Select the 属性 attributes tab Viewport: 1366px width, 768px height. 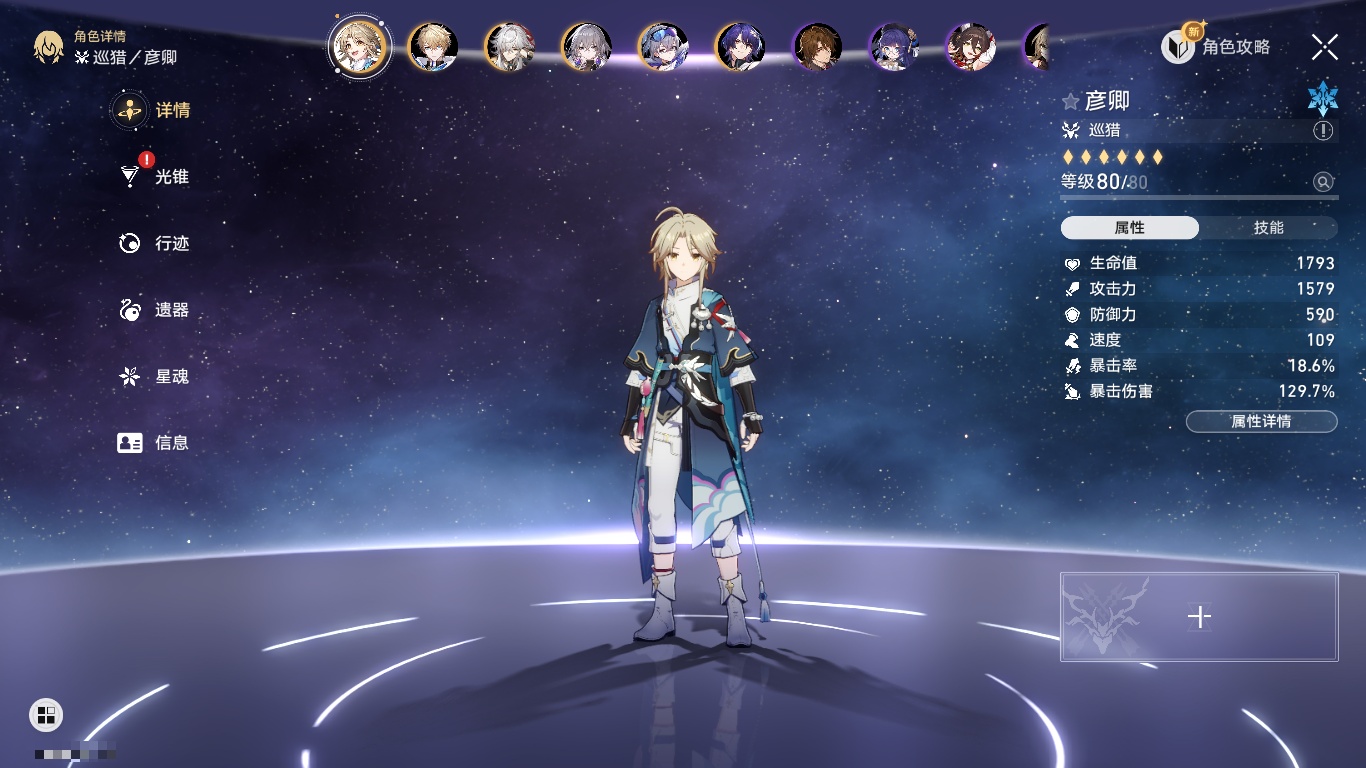(1130, 228)
